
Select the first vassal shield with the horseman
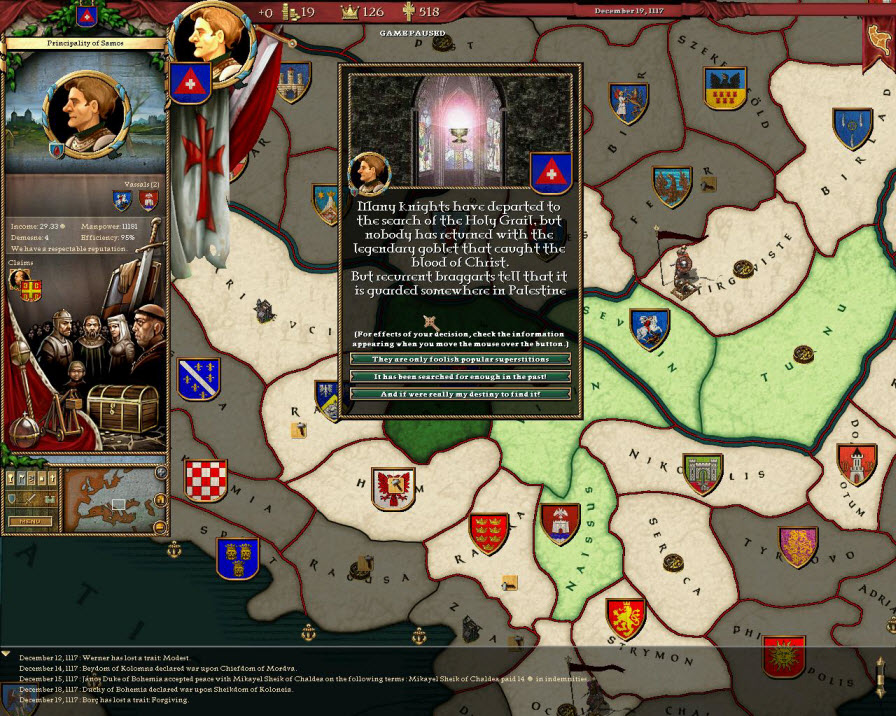click(122, 200)
